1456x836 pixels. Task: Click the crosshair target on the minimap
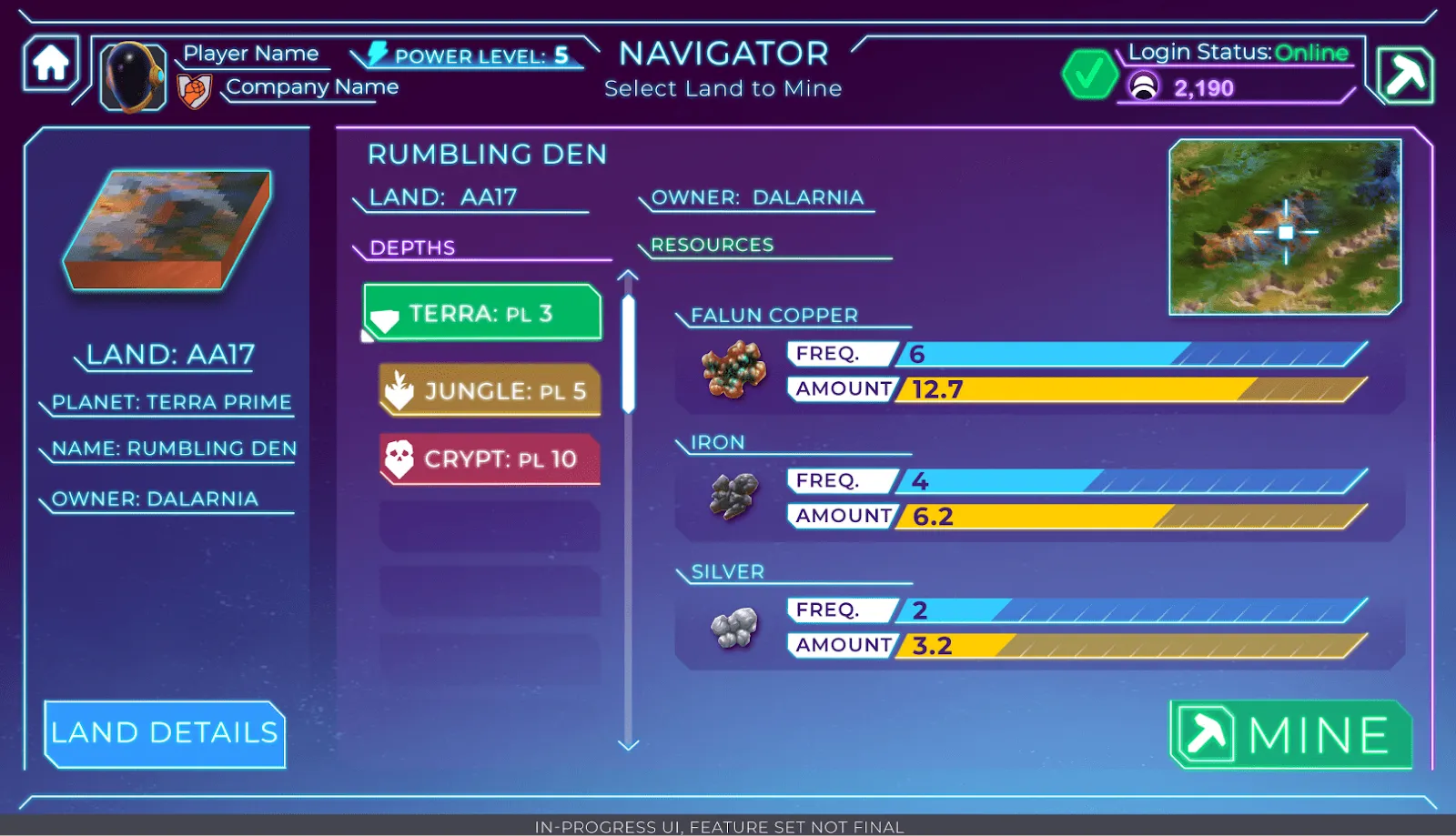[x=1284, y=234]
